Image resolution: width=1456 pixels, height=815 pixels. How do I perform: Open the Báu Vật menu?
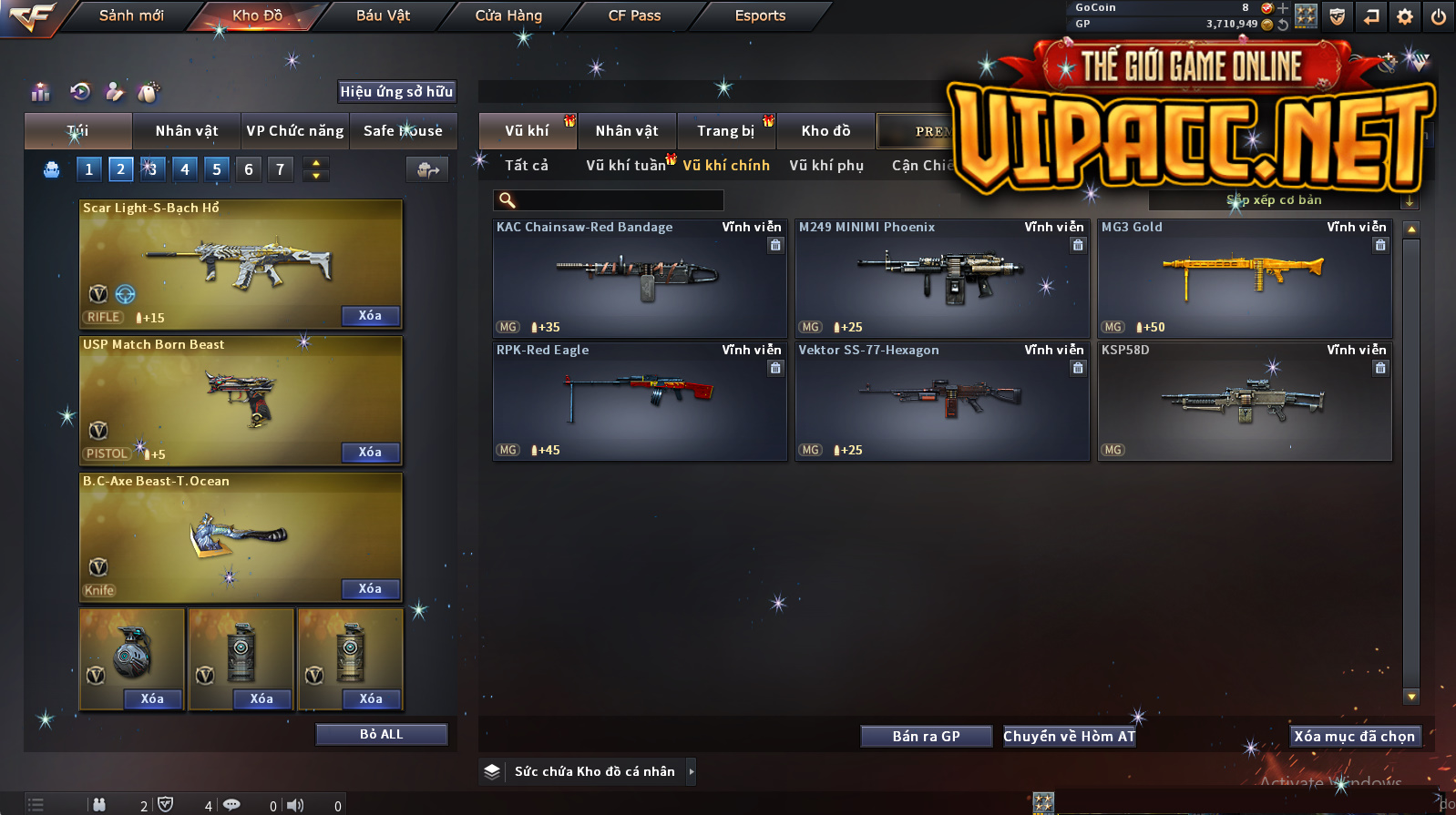(x=383, y=15)
